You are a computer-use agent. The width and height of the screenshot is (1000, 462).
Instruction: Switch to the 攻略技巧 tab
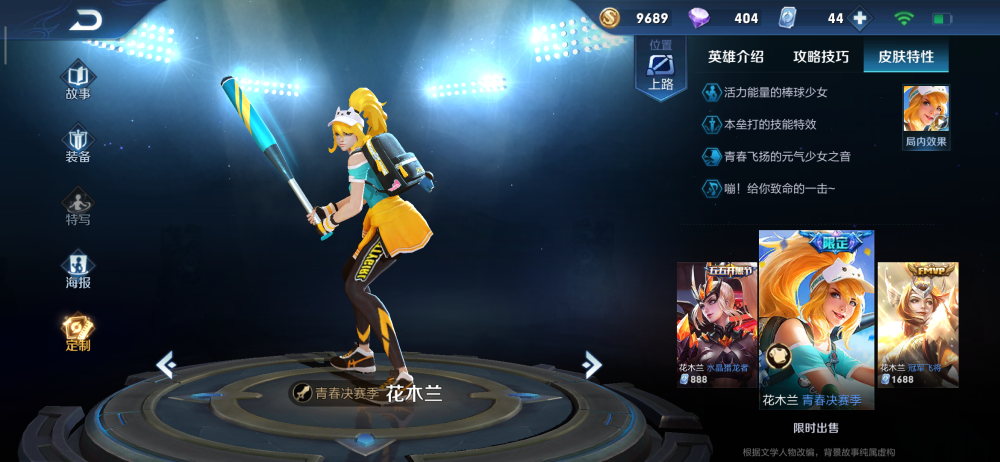pyautogui.click(x=821, y=57)
